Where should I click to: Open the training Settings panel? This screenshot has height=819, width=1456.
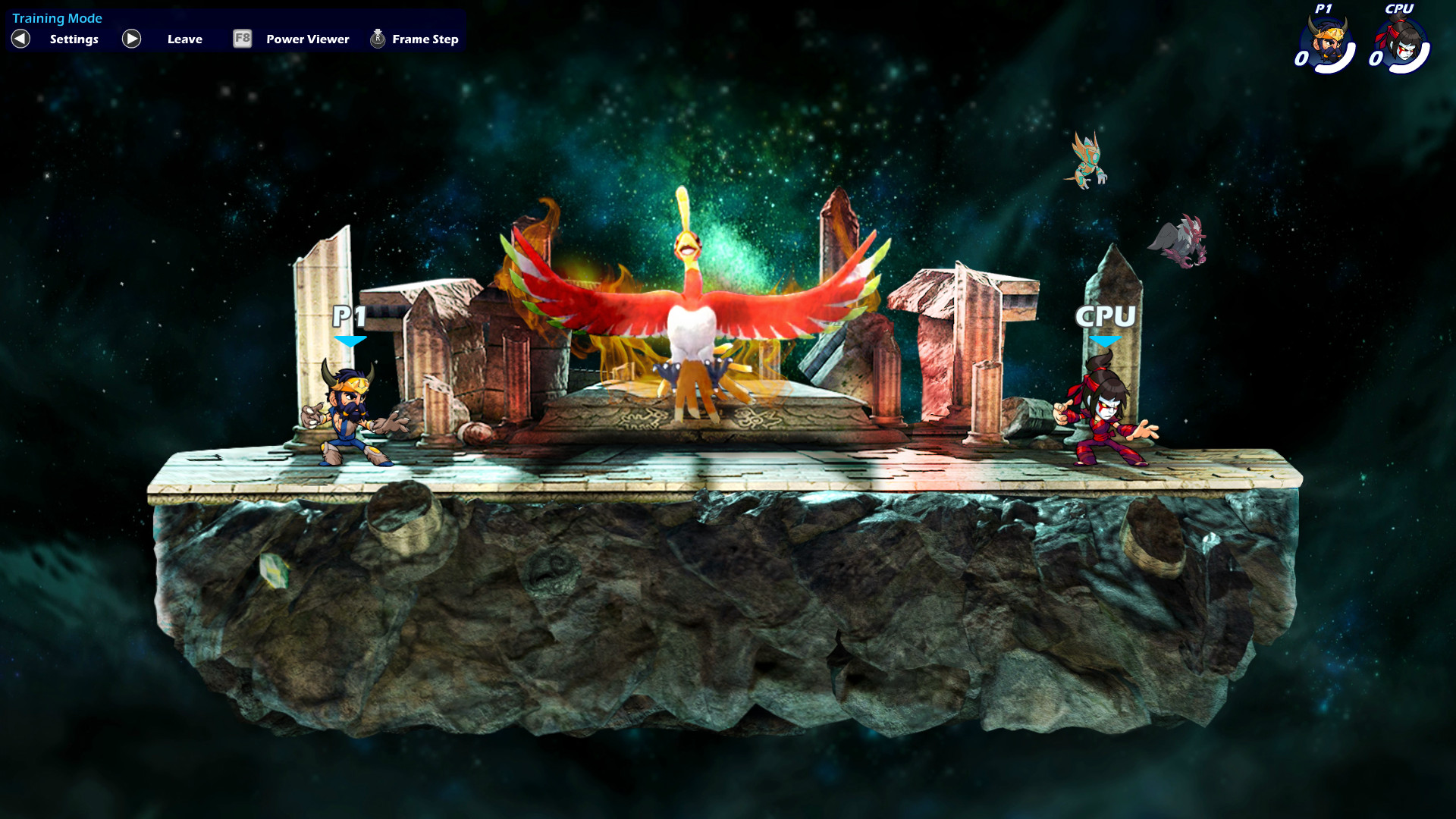point(73,39)
